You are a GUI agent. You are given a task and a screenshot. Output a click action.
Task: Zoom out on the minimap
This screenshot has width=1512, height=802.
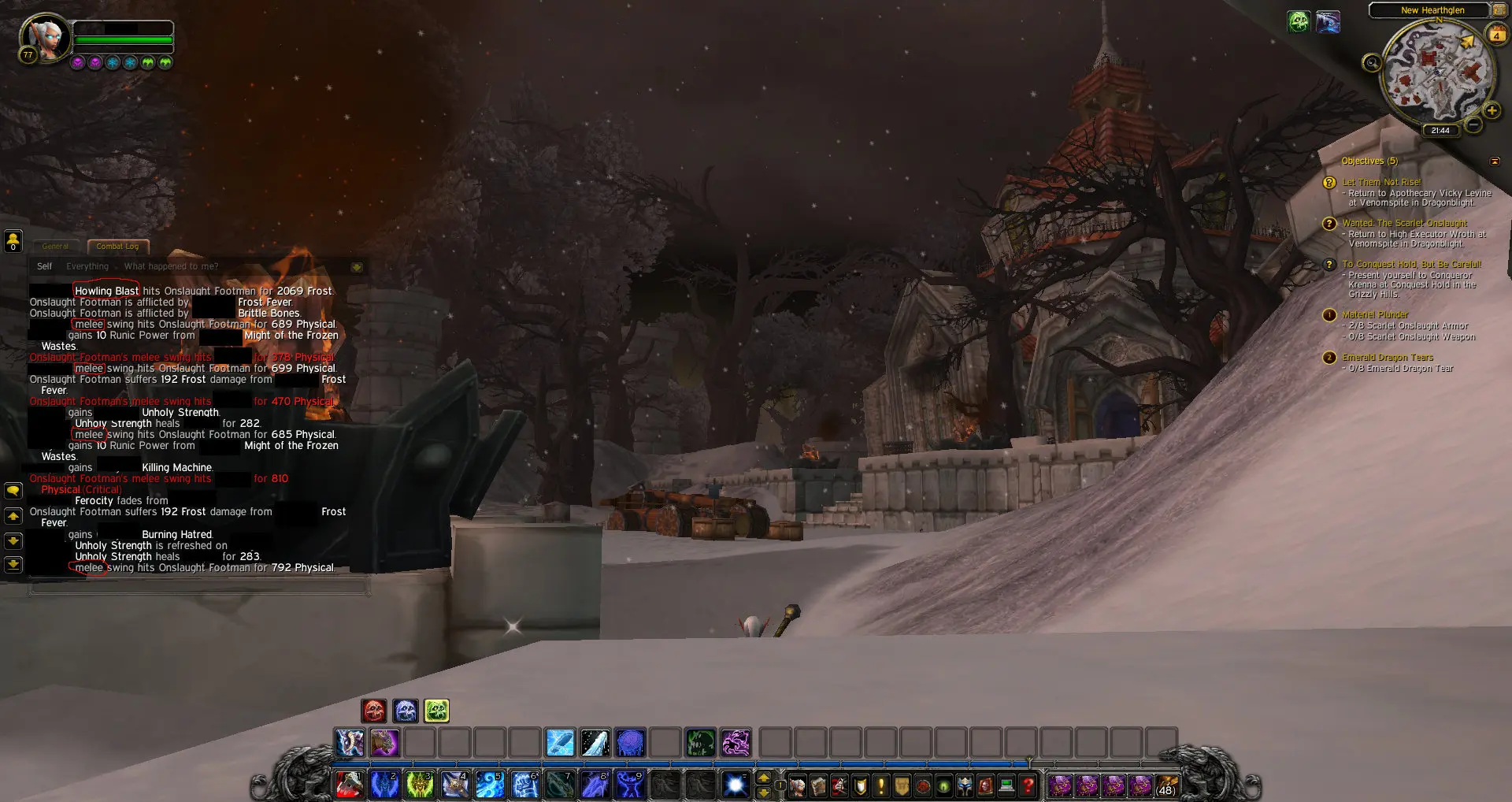click(x=1473, y=124)
